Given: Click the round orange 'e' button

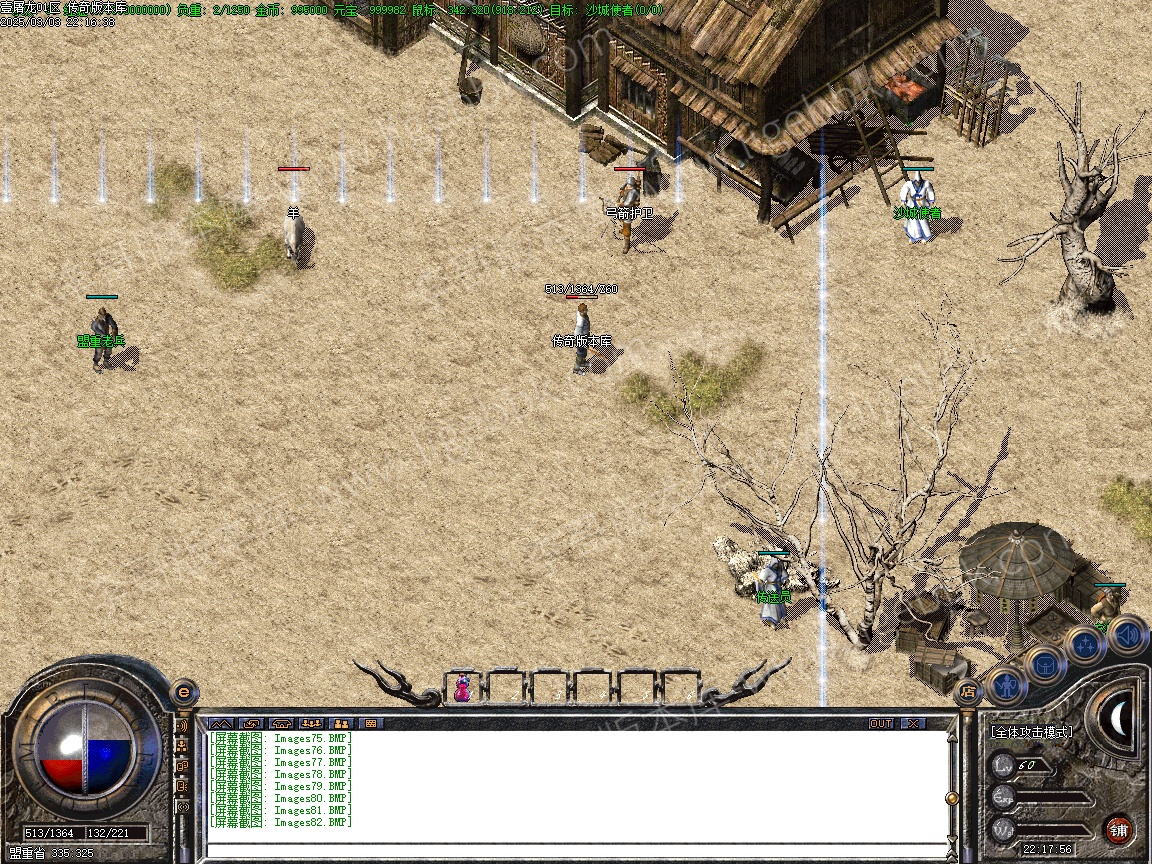Looking at the screenshot, I should click(x=183, y=691).
